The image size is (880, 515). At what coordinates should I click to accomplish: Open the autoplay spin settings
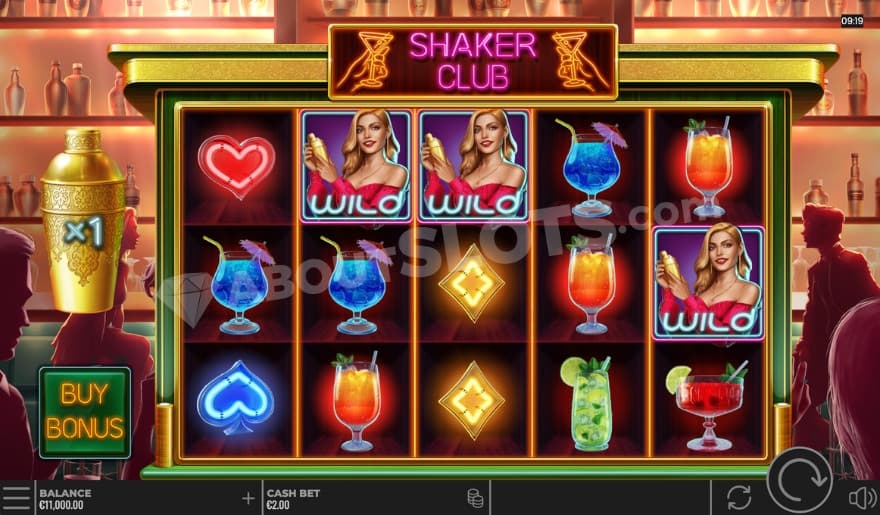coord(739,497)
